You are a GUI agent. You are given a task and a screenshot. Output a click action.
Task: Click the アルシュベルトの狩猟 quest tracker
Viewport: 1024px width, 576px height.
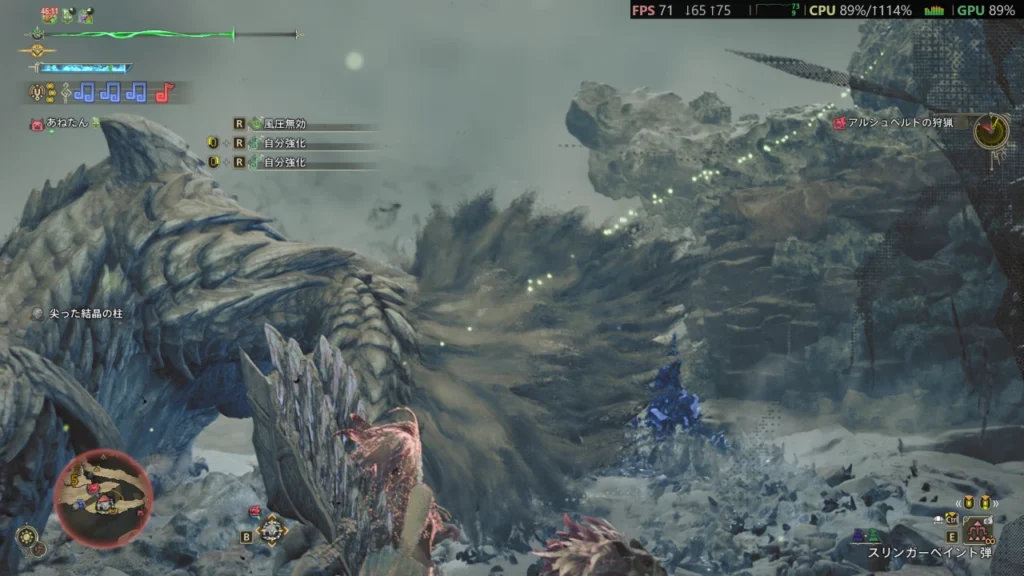pyautogui.click(x=900, y=122)
